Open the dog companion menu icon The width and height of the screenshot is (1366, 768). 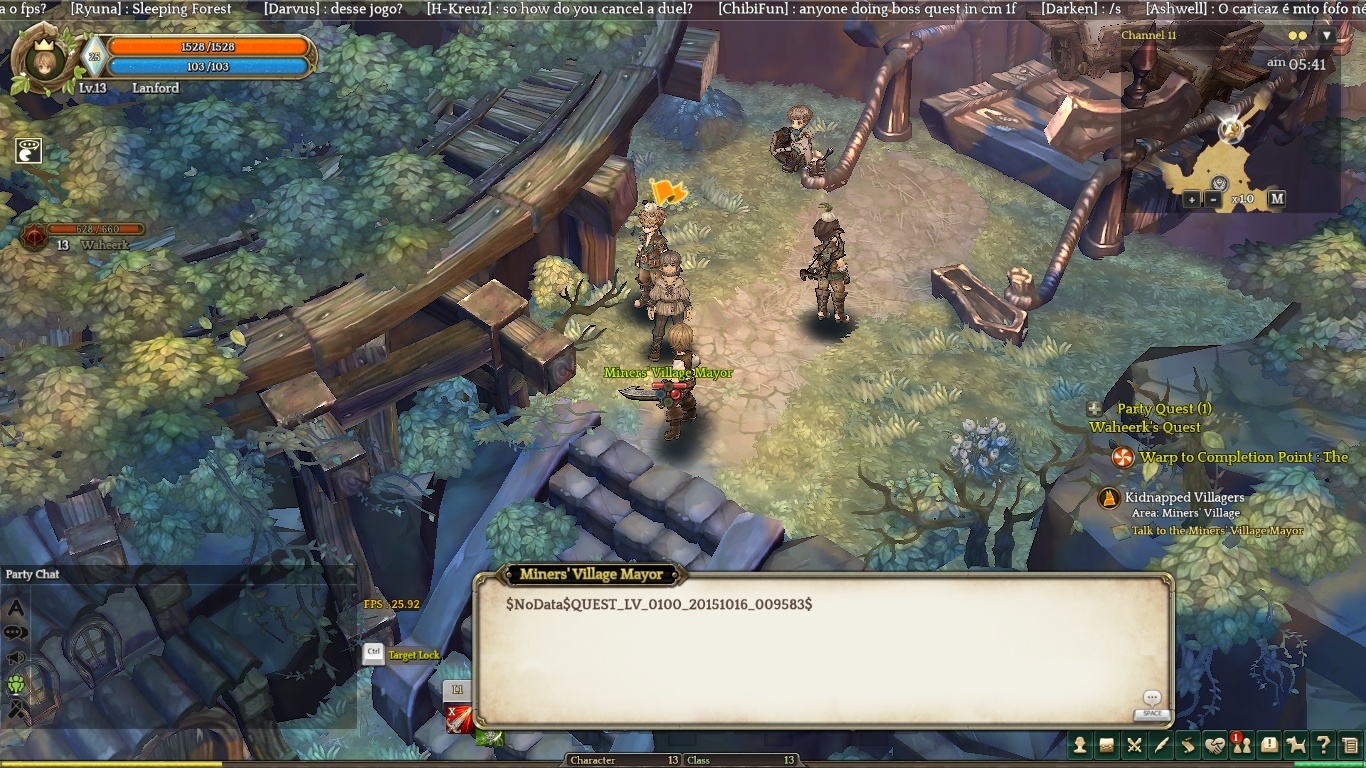(1296, 745)
